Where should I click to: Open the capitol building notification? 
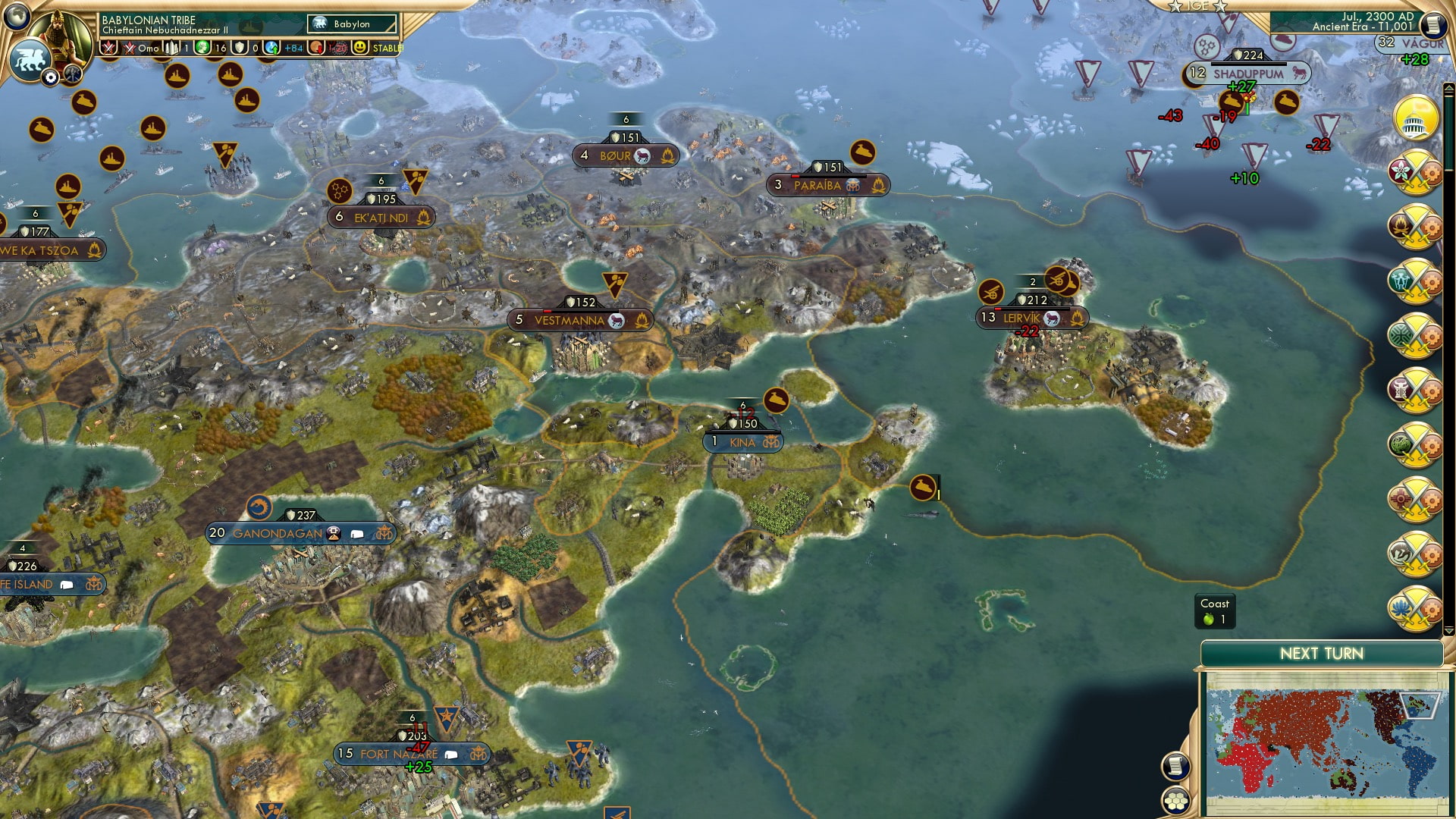[x=1415, y=118]
